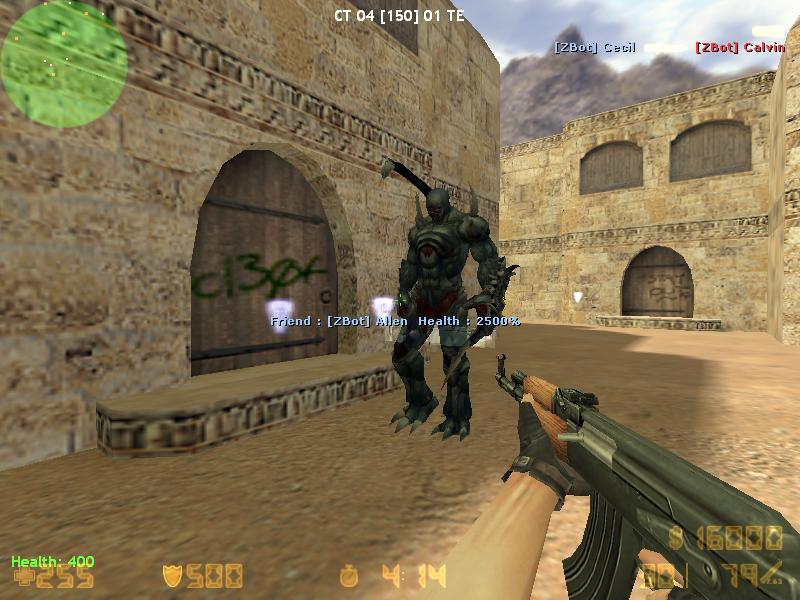The width and height of the screenshot is (800, 600).
Task: Click the green radar minimap
Action: [x=64, y=63]
